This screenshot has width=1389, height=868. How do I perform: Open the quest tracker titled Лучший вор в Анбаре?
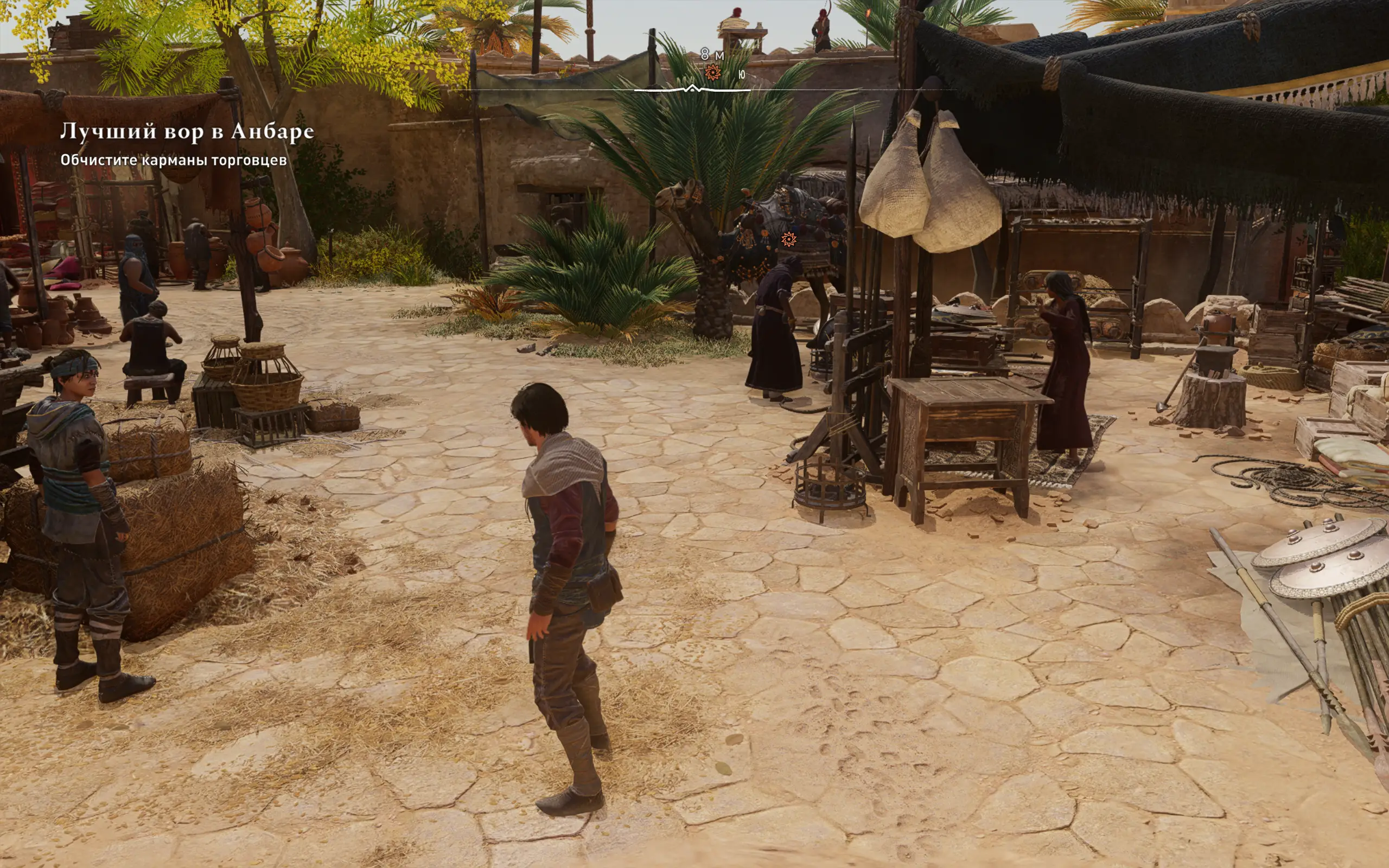click(187, 131)
